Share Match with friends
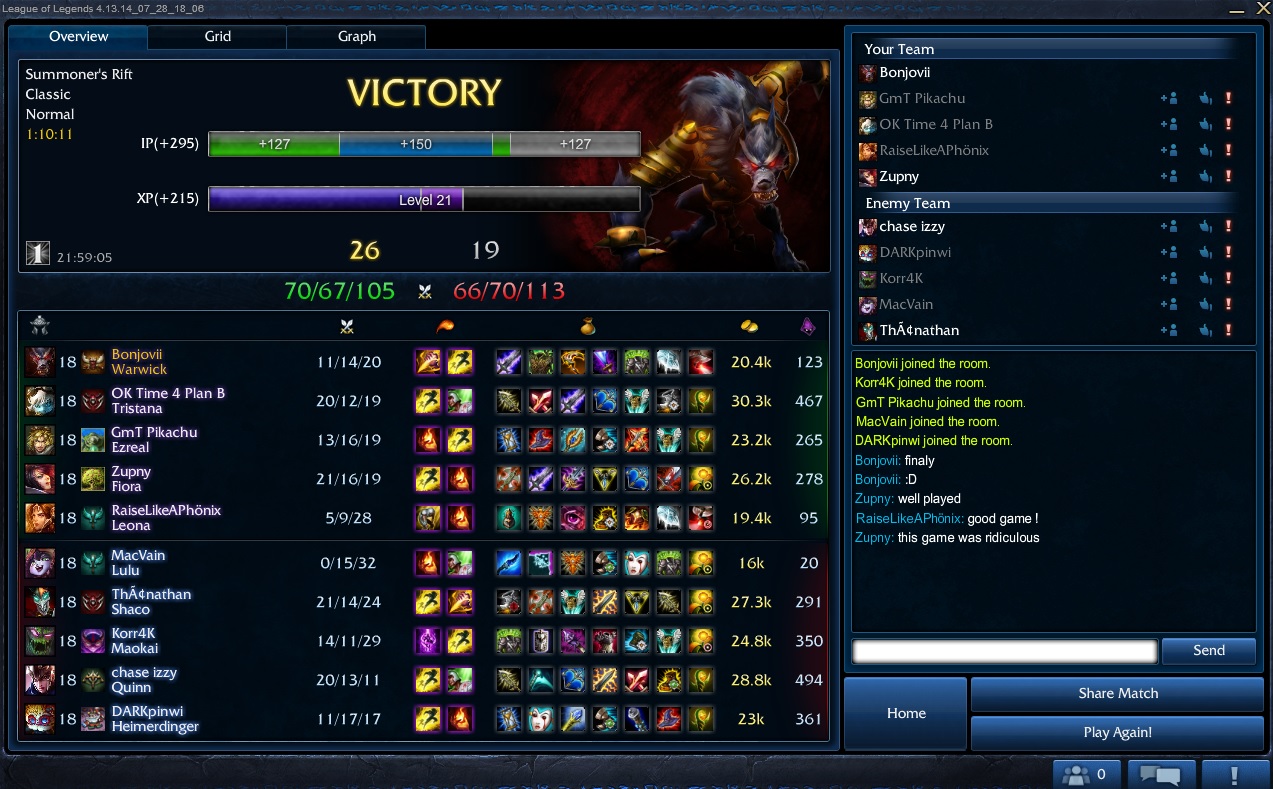The width and height of the screenshot is (1273, 789). coord(1117,693)
